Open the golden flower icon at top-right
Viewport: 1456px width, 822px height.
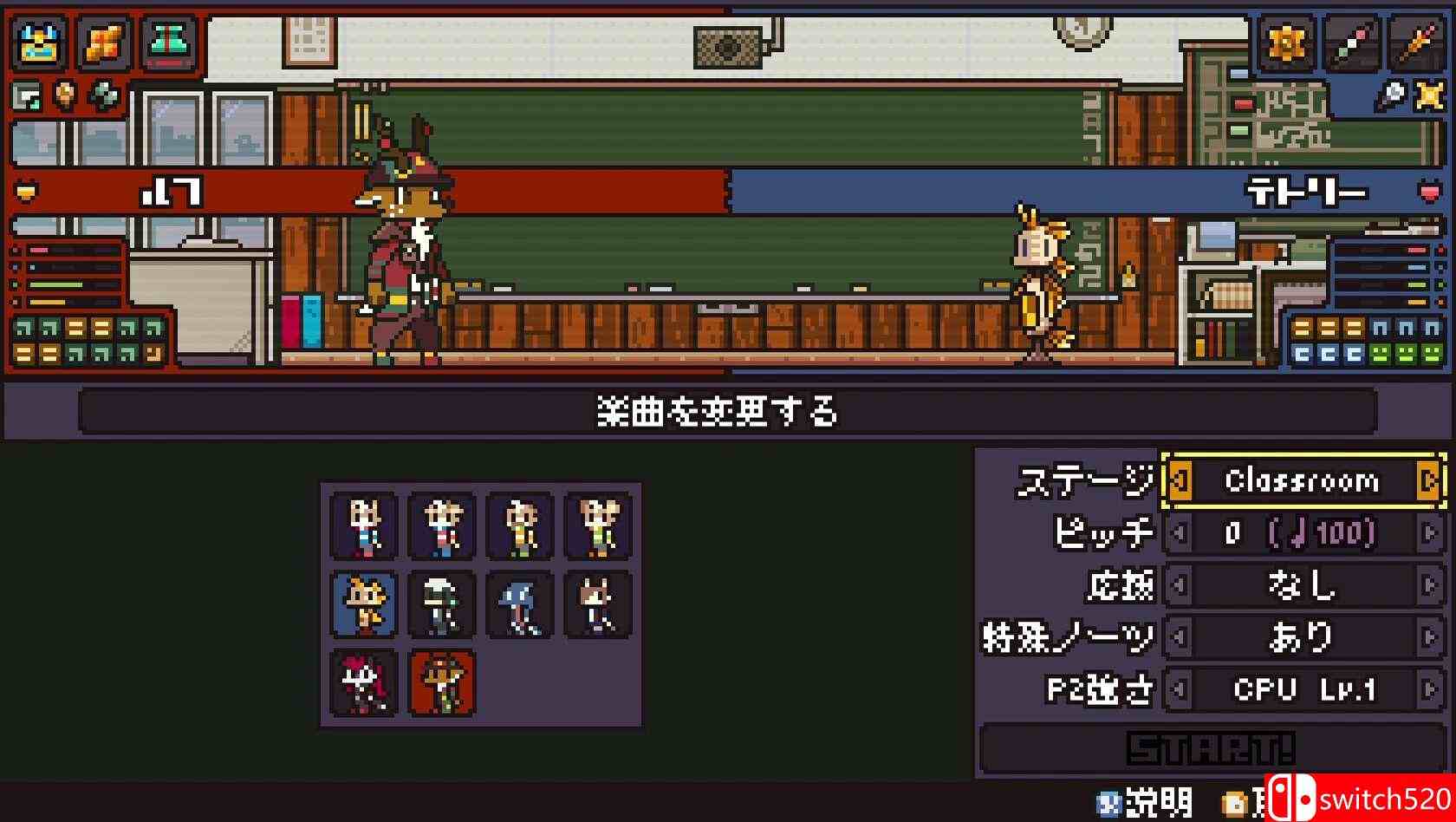[x=1287, y=42]
